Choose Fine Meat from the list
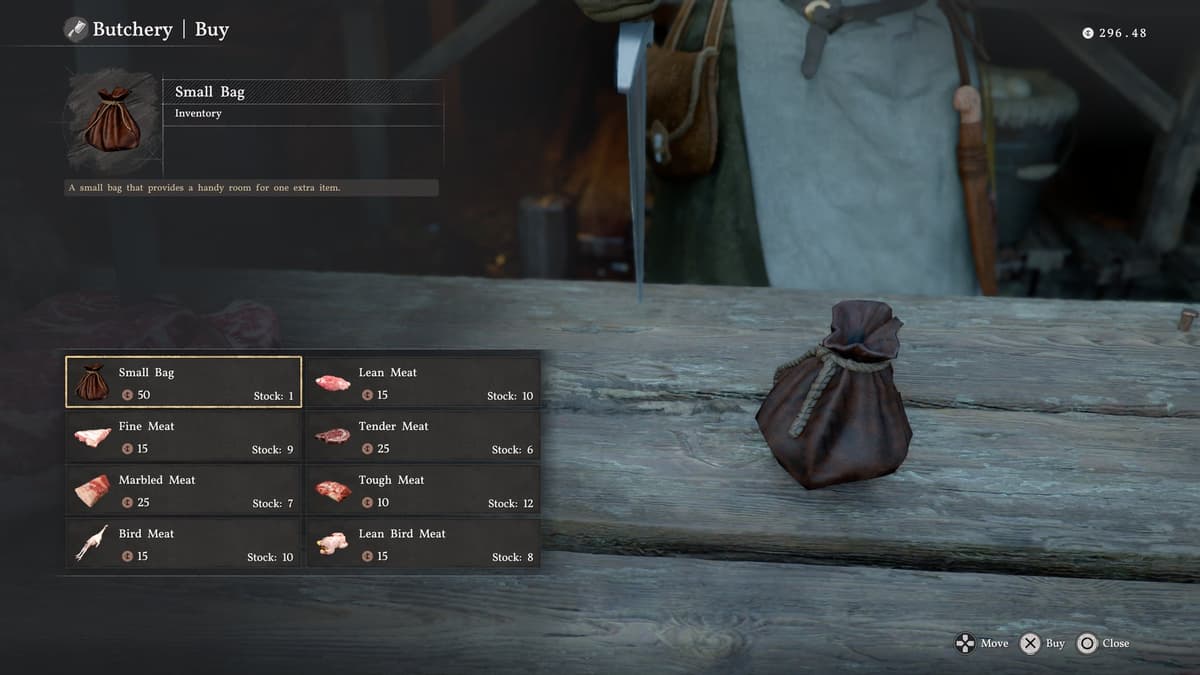 click(x=183, y=436)
